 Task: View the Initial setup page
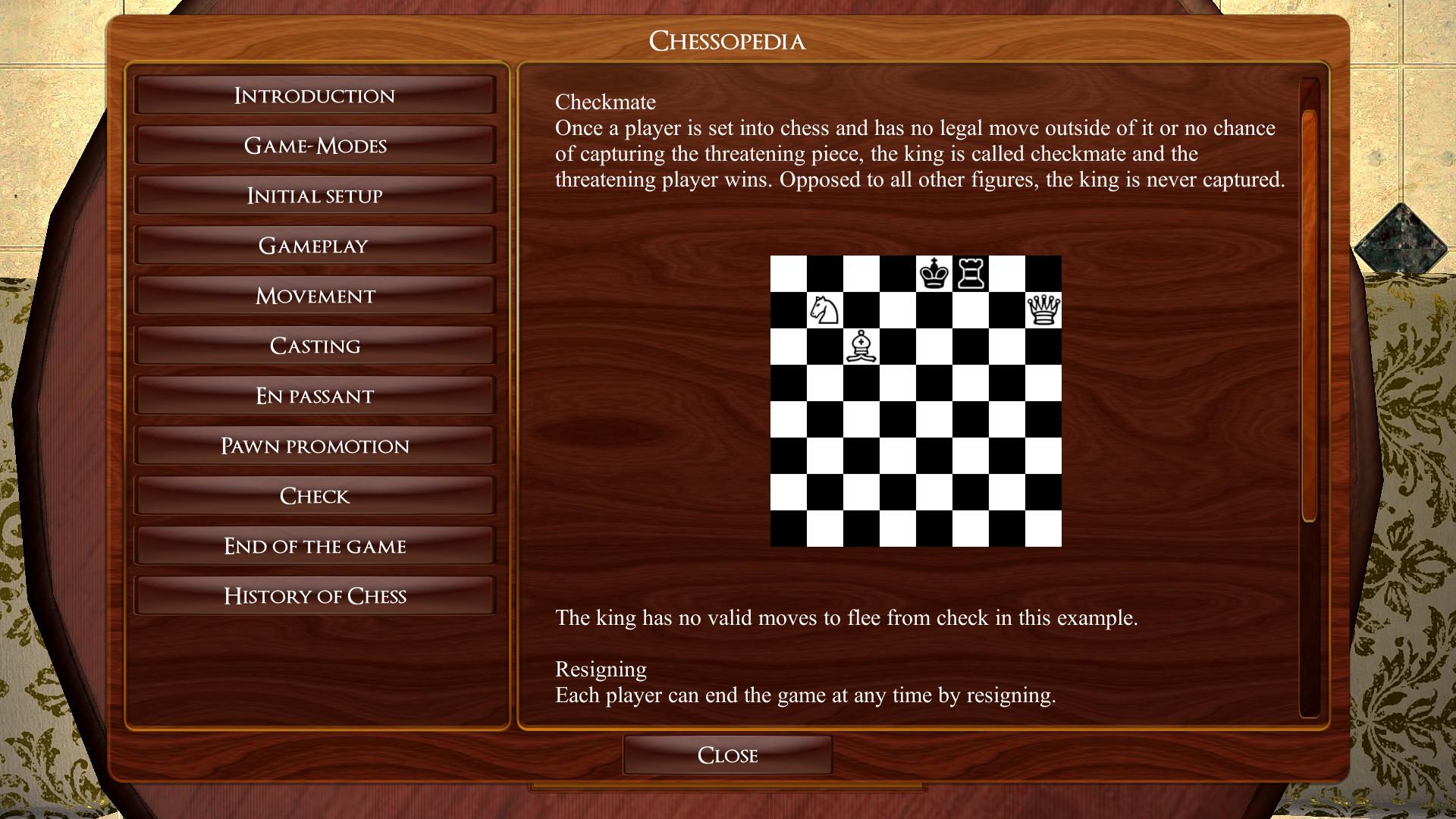click(x=315, y=195)
